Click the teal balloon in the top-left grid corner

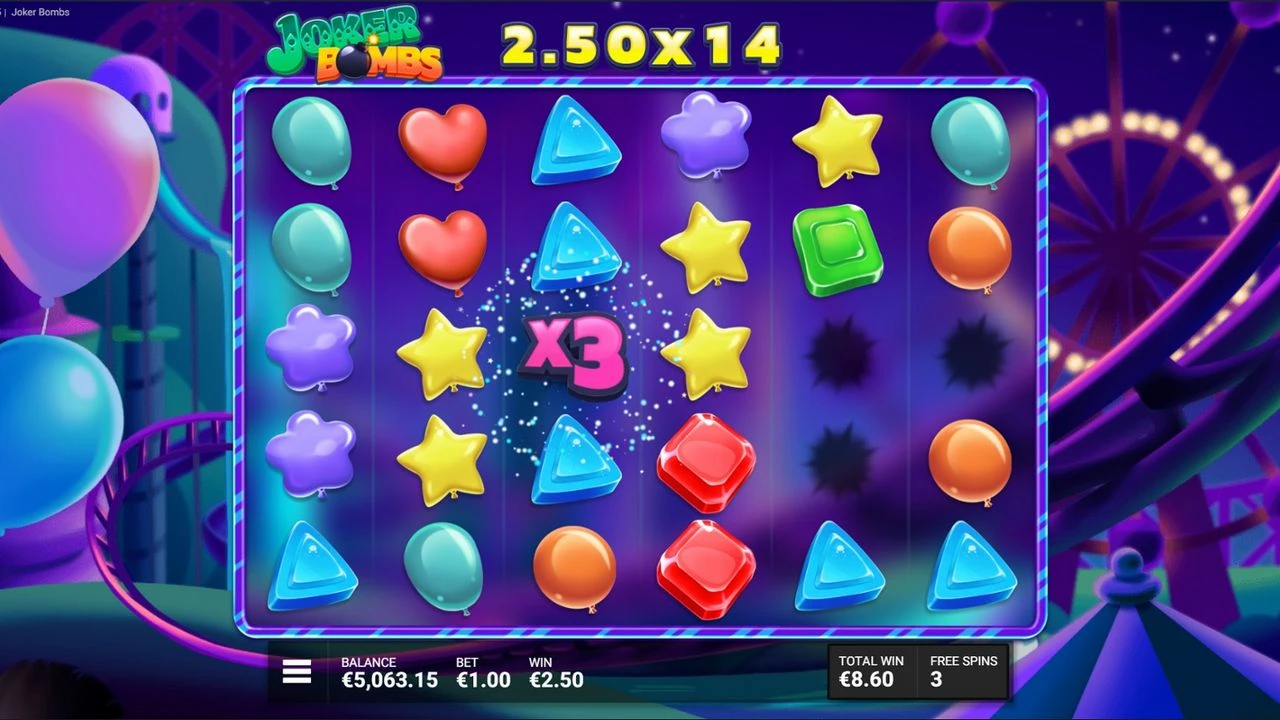(x=312, y=143)
